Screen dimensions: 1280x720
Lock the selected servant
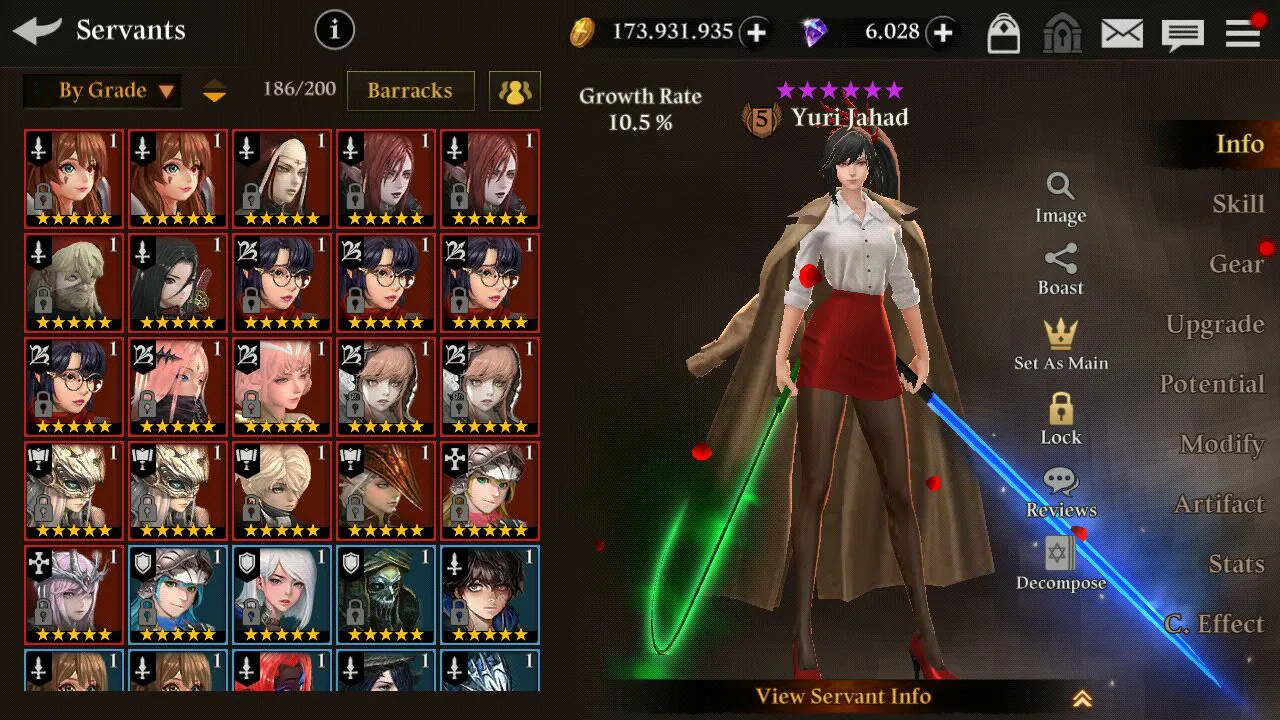1061,419
